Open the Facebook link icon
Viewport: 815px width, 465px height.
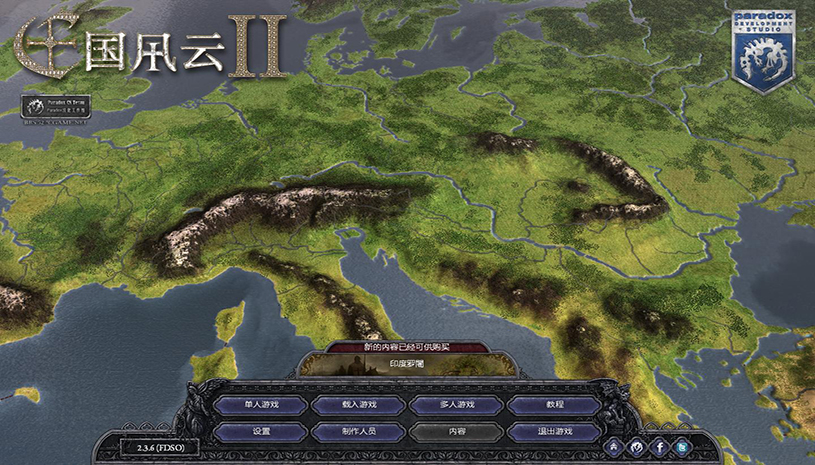659,446
